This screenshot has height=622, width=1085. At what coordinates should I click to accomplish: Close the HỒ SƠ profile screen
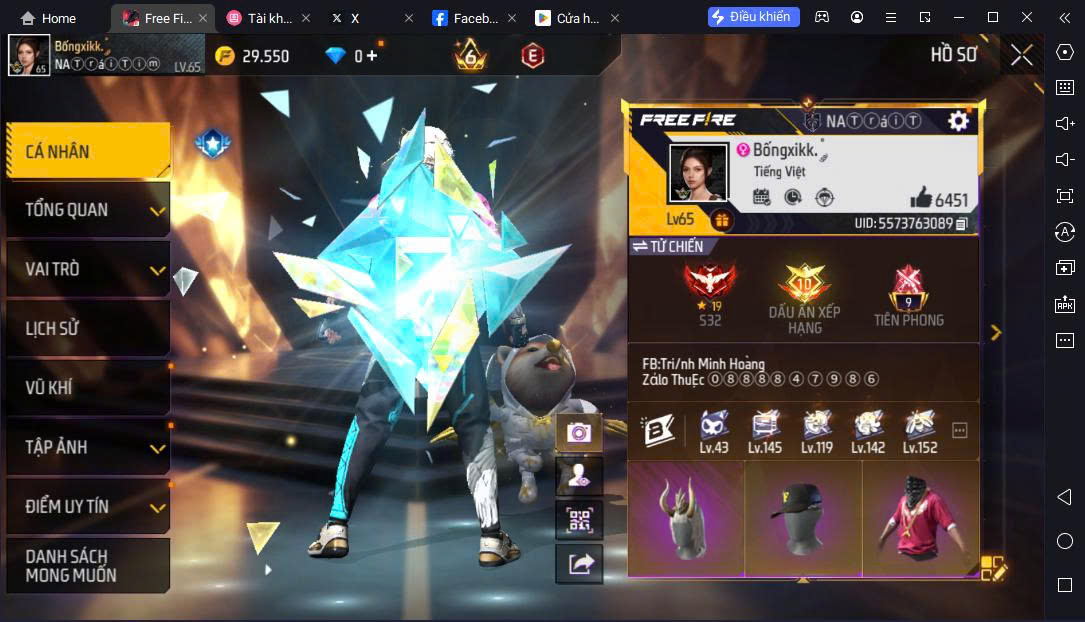[x=1021, y=55]
